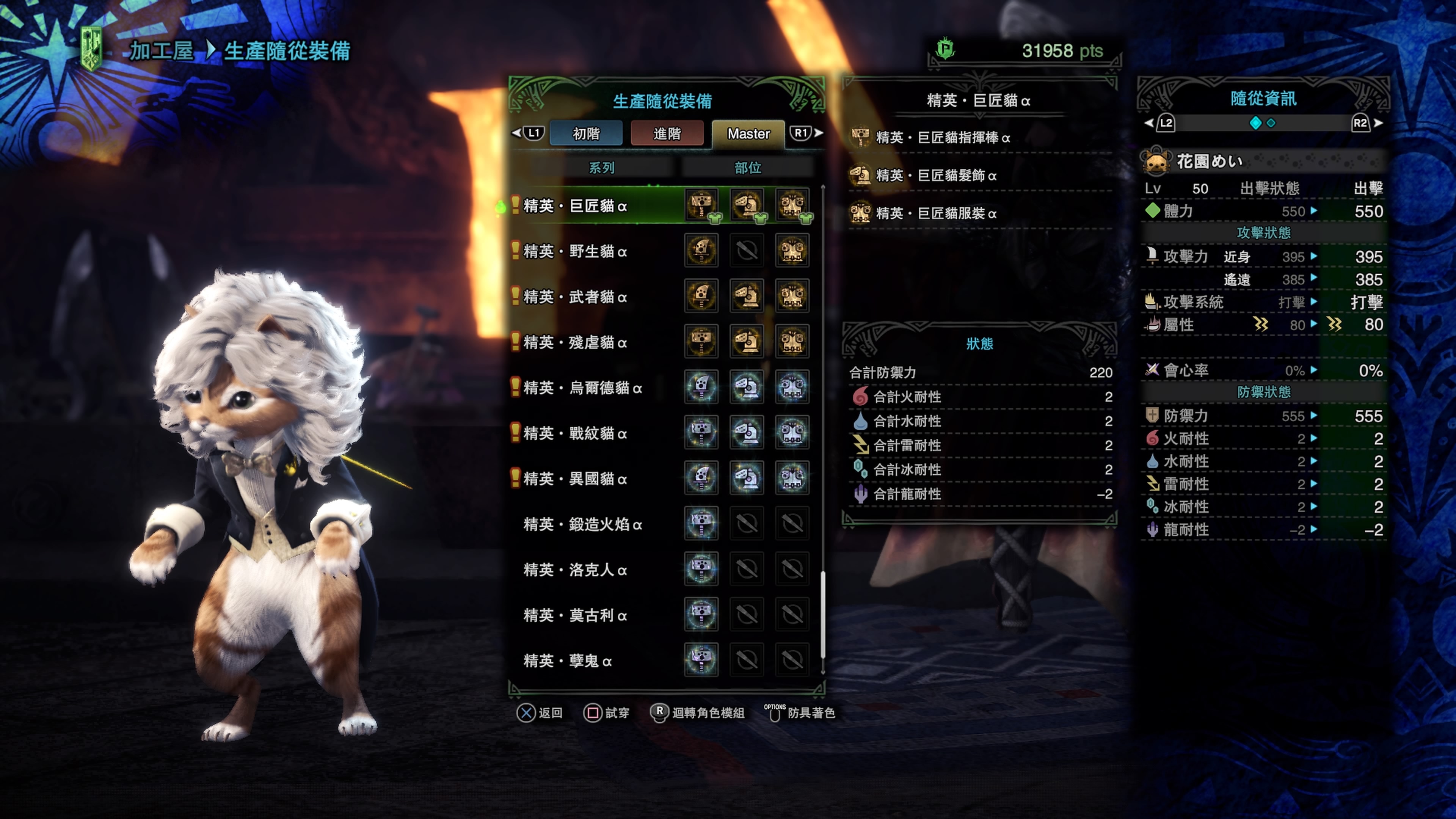Image resolution: width=1456 pixels, height=819 pixels.
Task: Select the 精英・洛克人α row
Action: point(575,570)
